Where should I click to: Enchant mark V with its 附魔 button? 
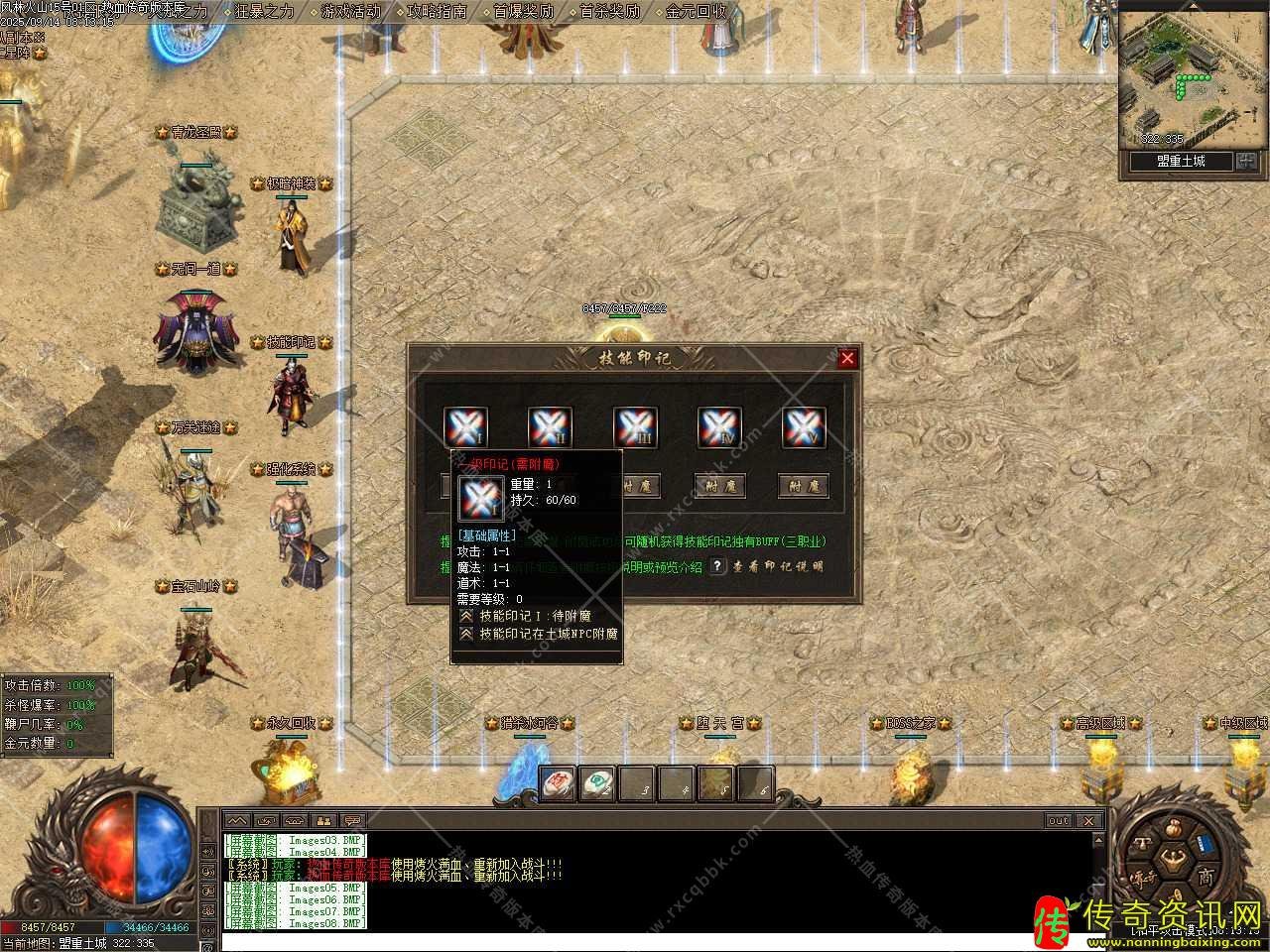[805, 486]
